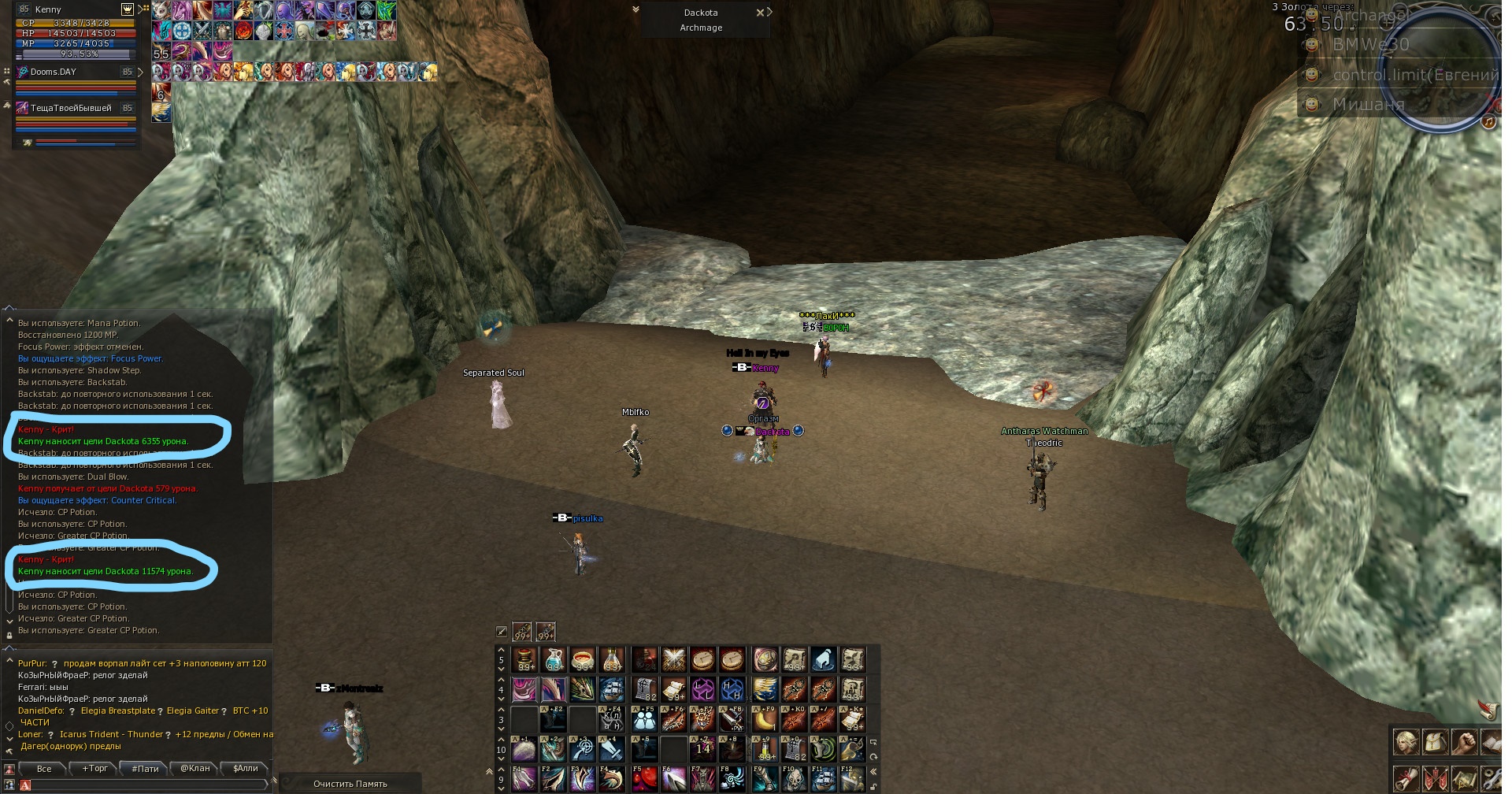1512x794 pixels.
Task: Activate the blue swirl skill on F8
Action: click(733, 780)
